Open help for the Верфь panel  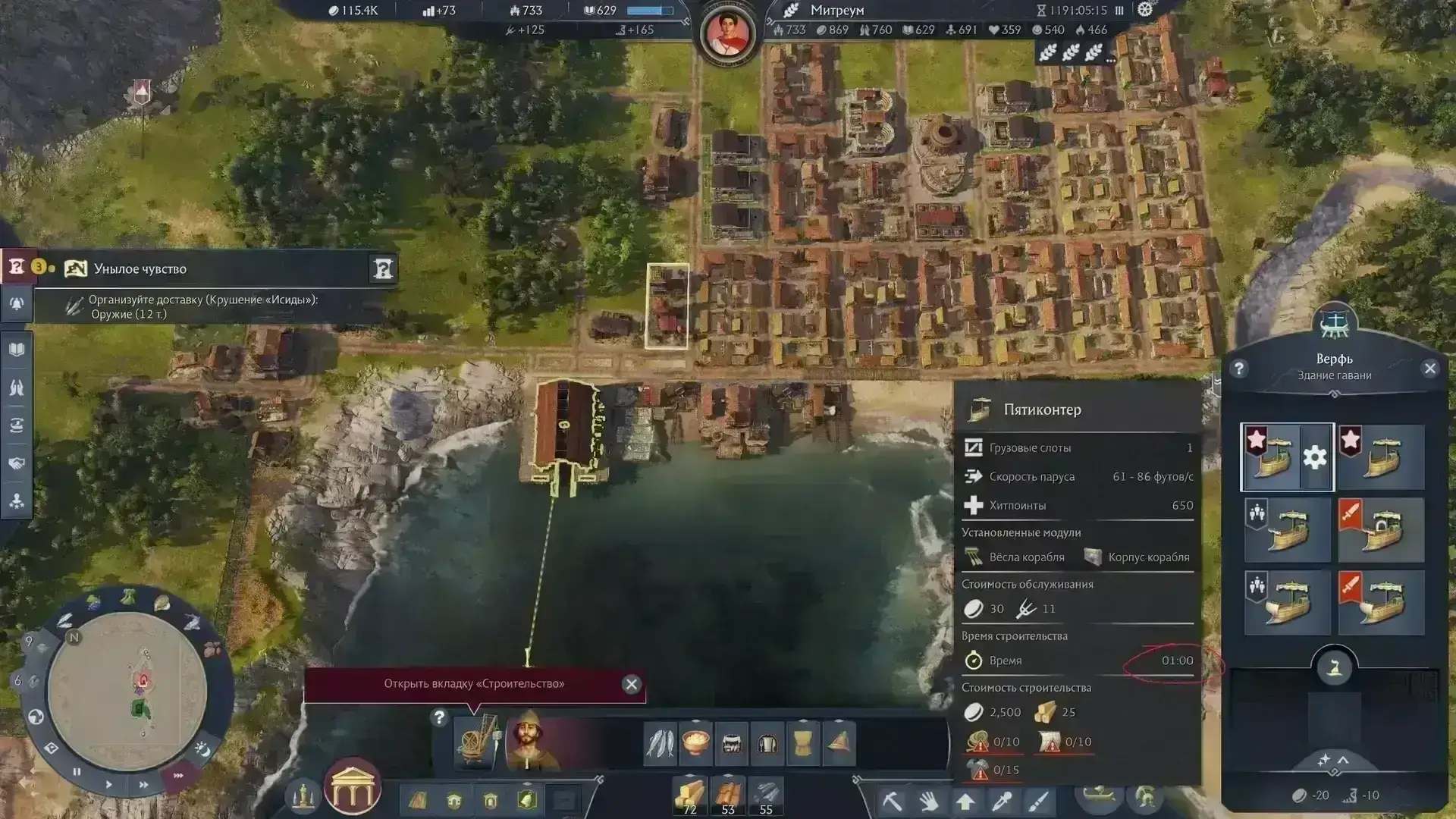(x=1239, y=369)
